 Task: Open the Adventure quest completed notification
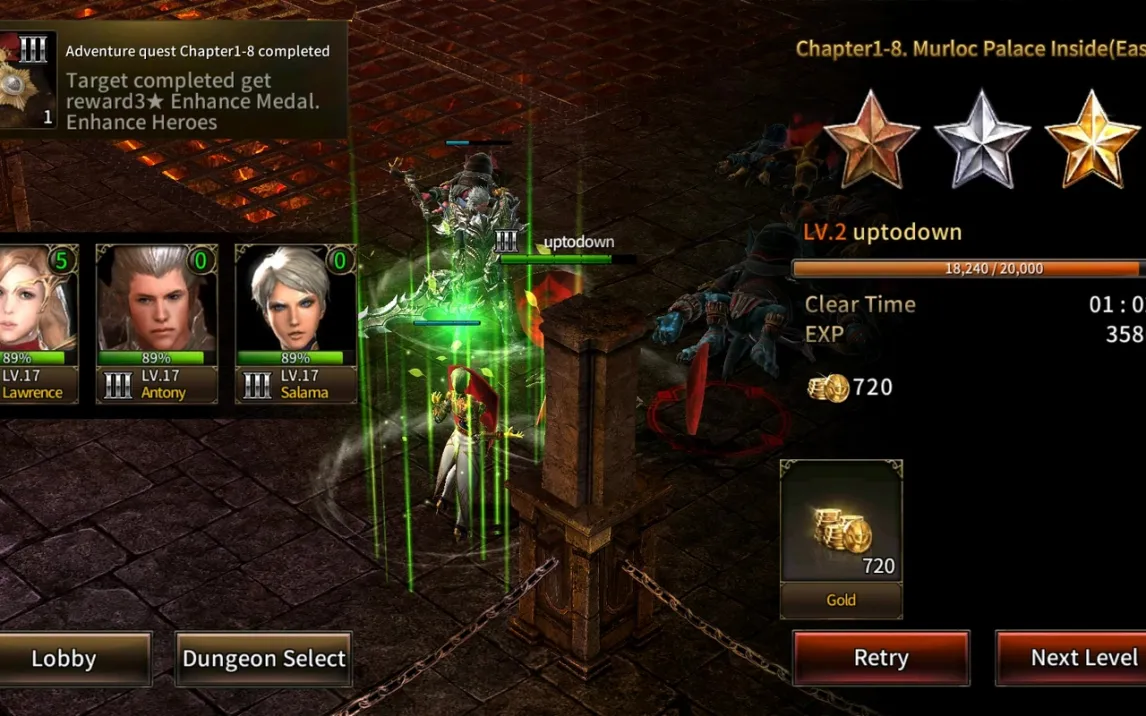tap(175, 80)
